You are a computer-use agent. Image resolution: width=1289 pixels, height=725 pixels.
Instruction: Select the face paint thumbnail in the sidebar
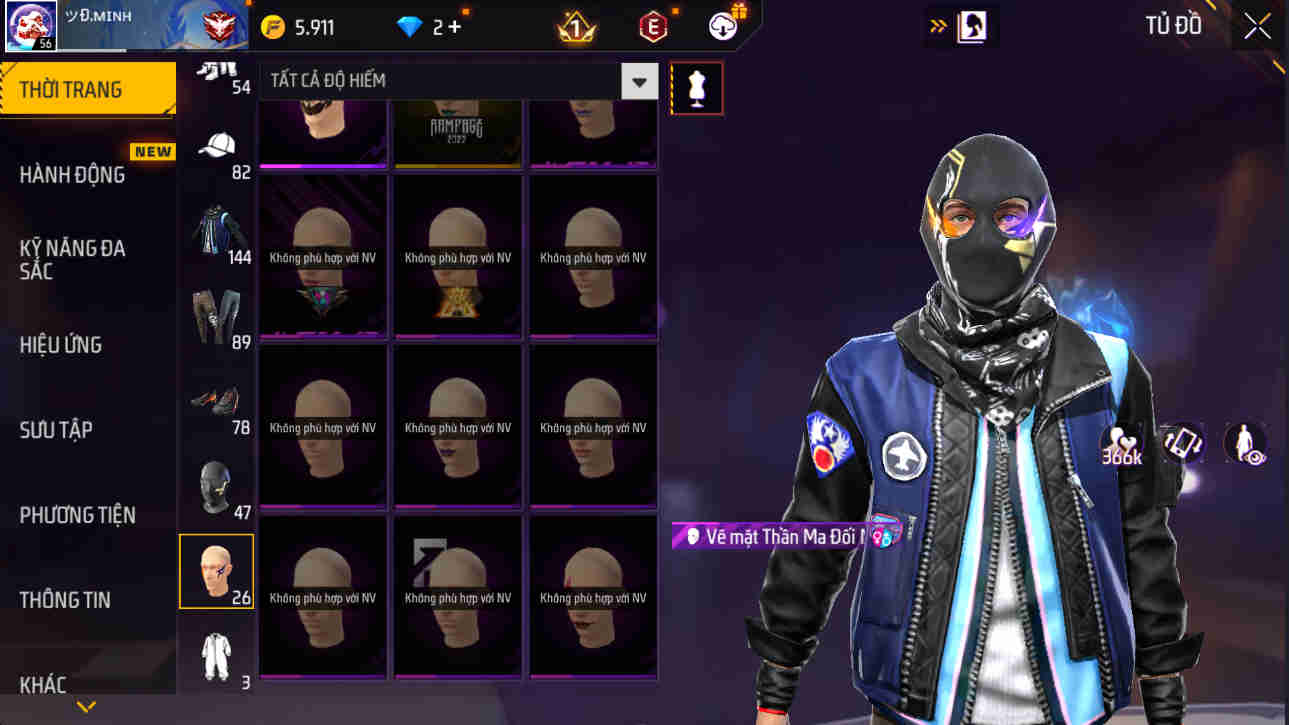pyautogui.click(x=217, y=570)
